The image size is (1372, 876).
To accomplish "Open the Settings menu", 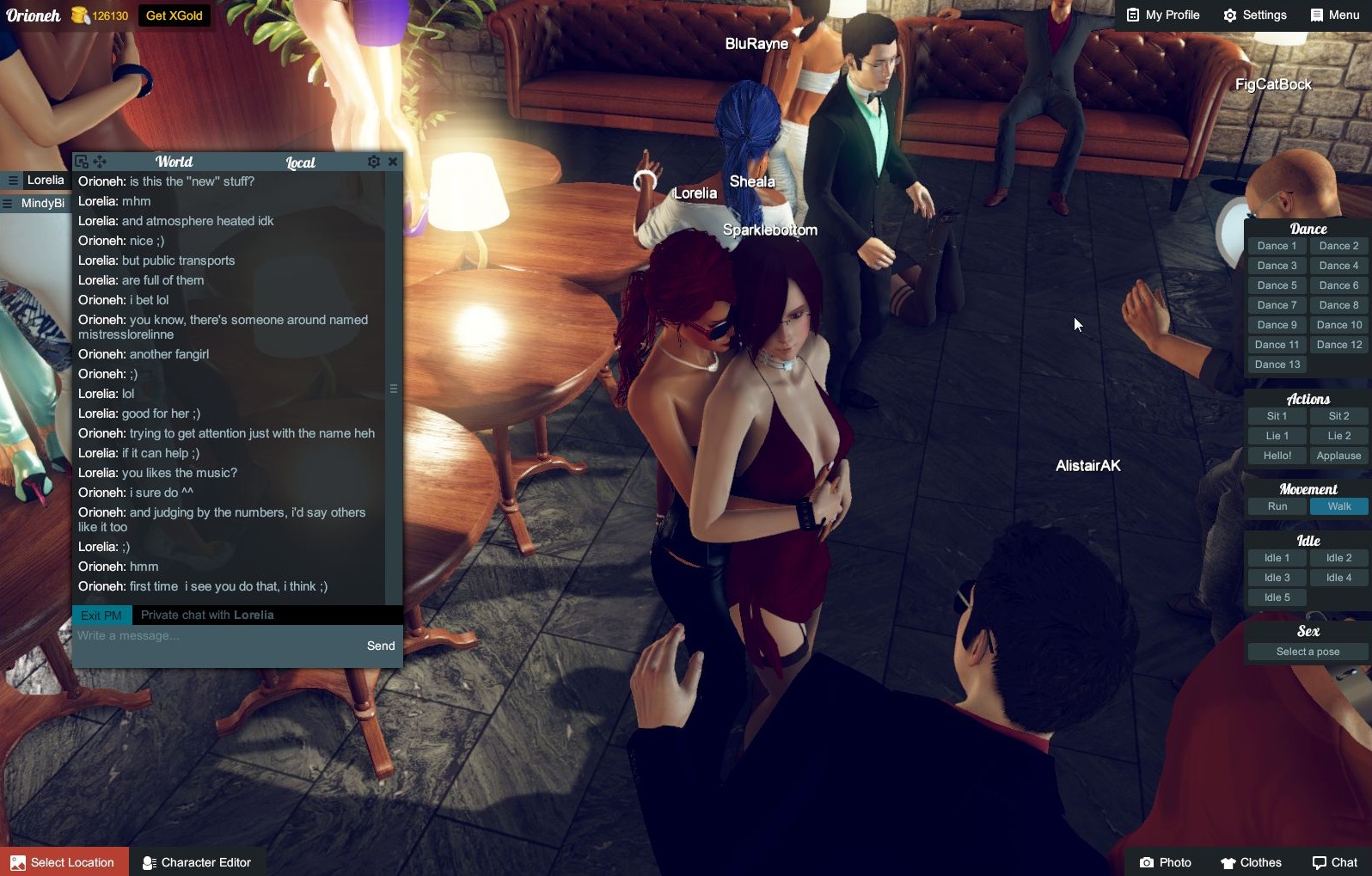I will 1255,15.
